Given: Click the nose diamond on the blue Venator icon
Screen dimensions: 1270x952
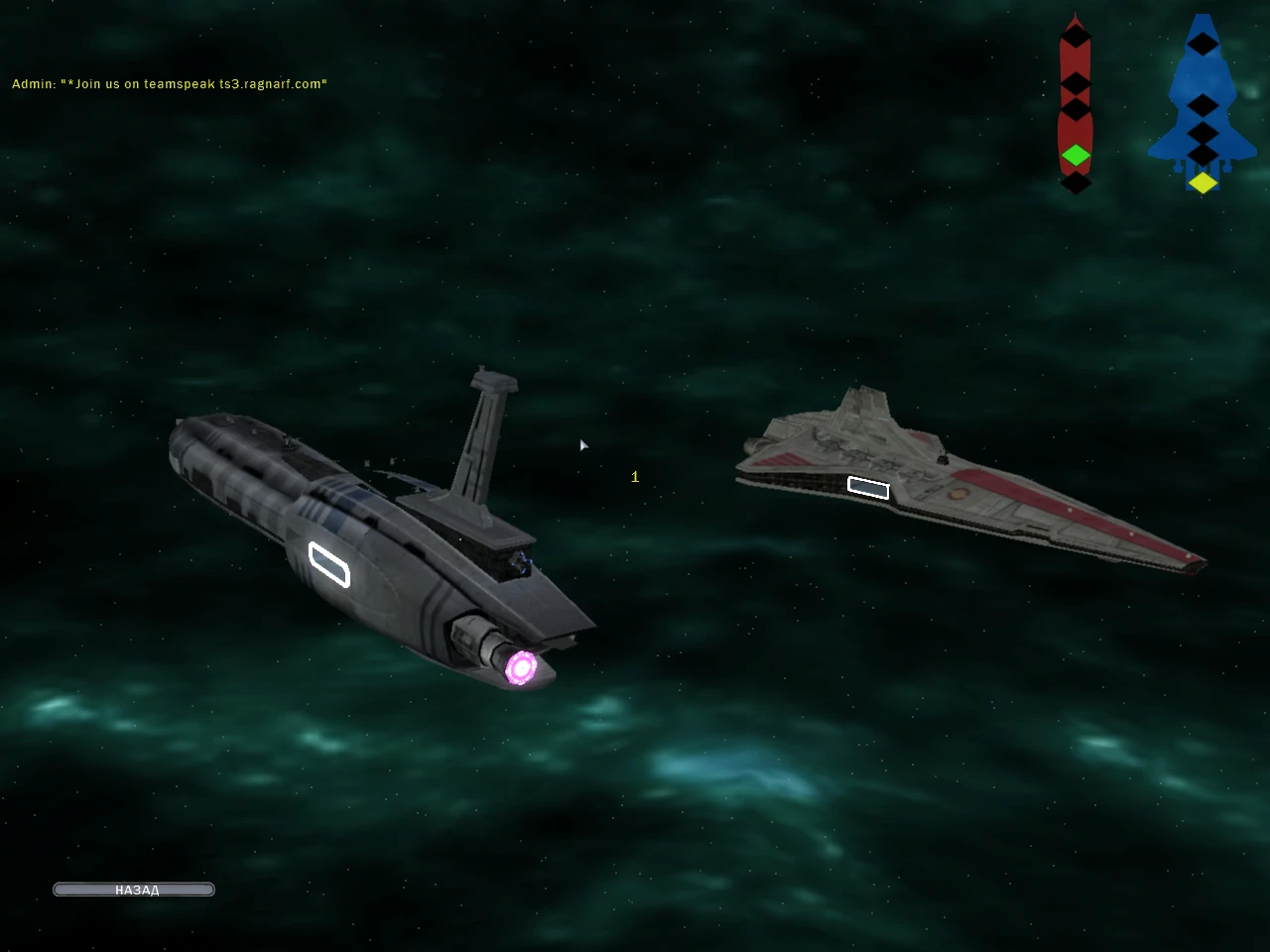Looking at the screenshot, I should pyautogui.click(x=1203, y=45).
